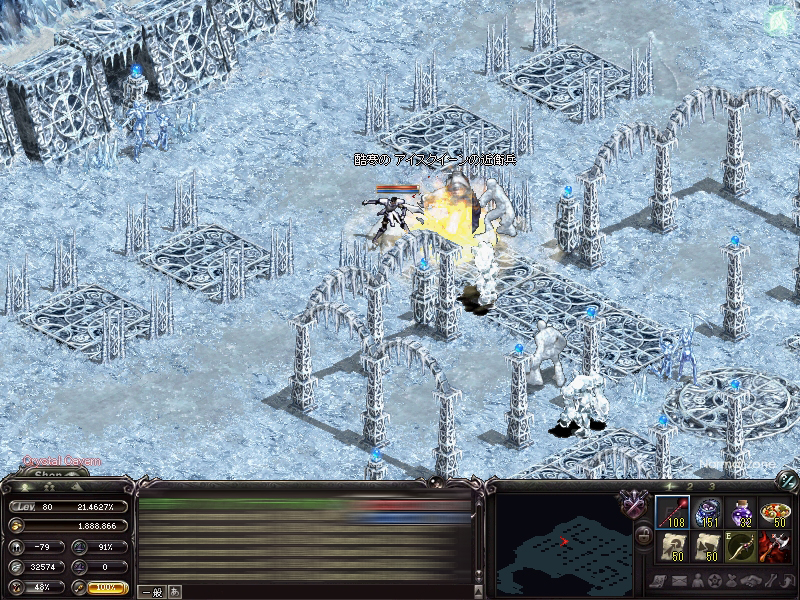Toggle the padlock quickslot lock
The image size is (800, 600).
click(643, 534)
